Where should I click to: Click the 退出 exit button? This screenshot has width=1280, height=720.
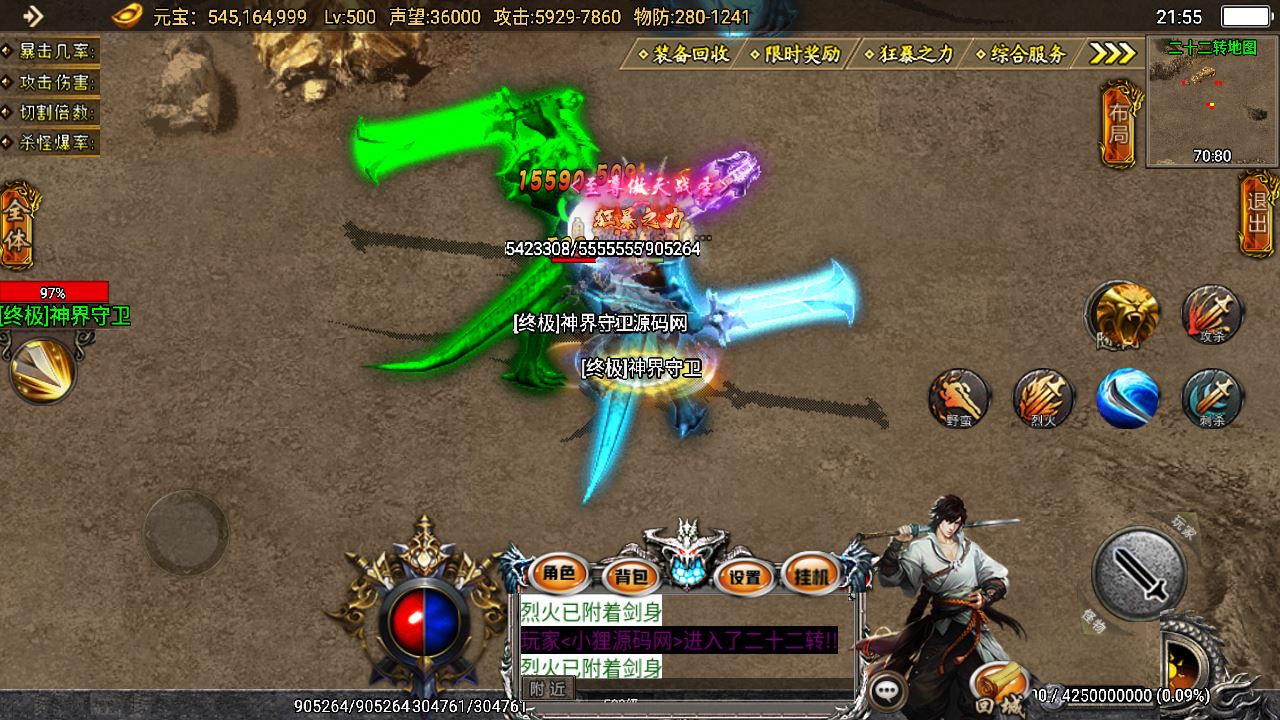(x=1257, y=214)
